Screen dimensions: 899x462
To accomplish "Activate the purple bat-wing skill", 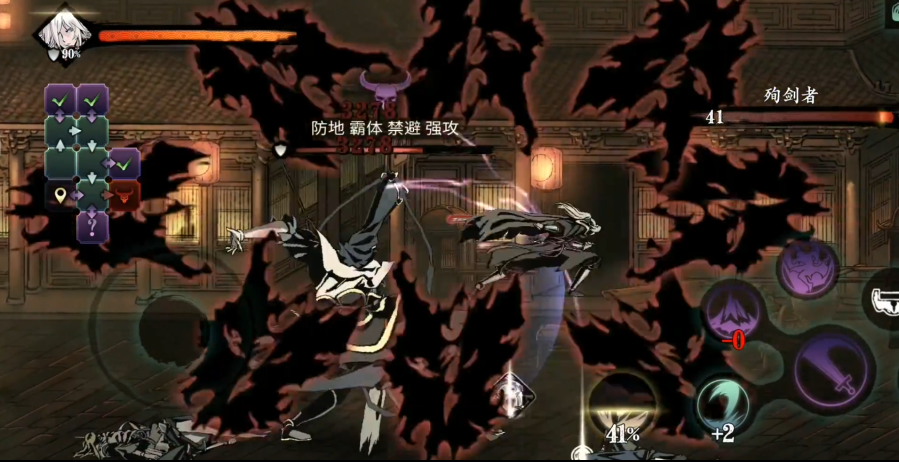I will point(806,268).
